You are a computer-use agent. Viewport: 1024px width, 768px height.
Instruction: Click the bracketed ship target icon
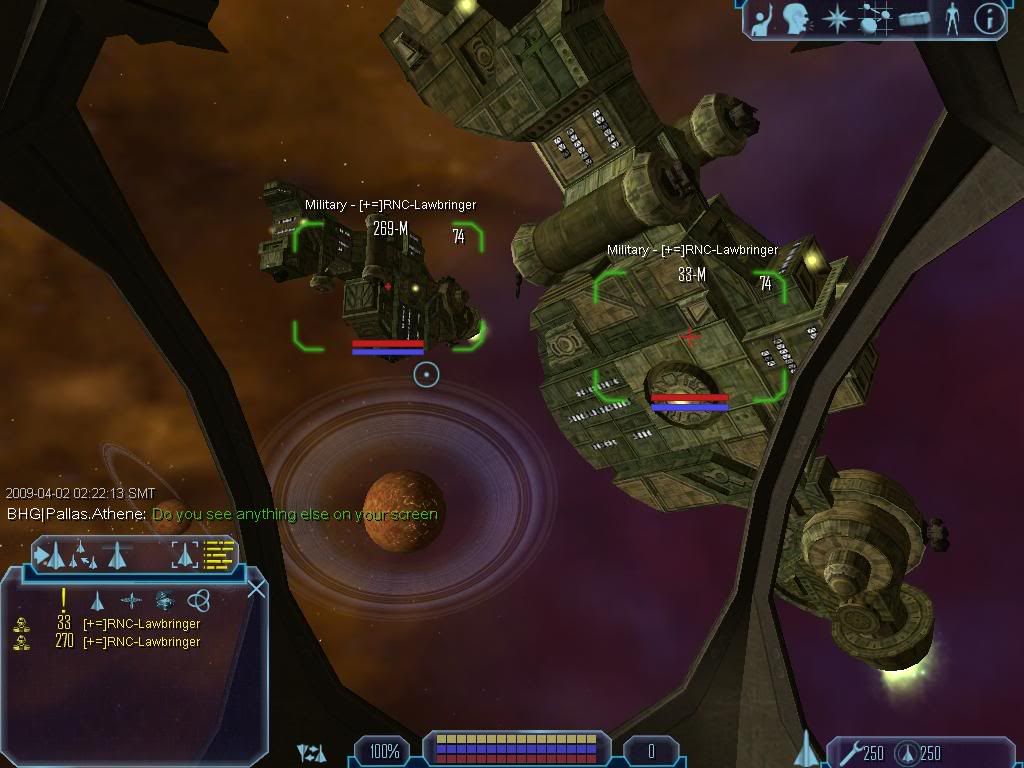coord(185,553)
